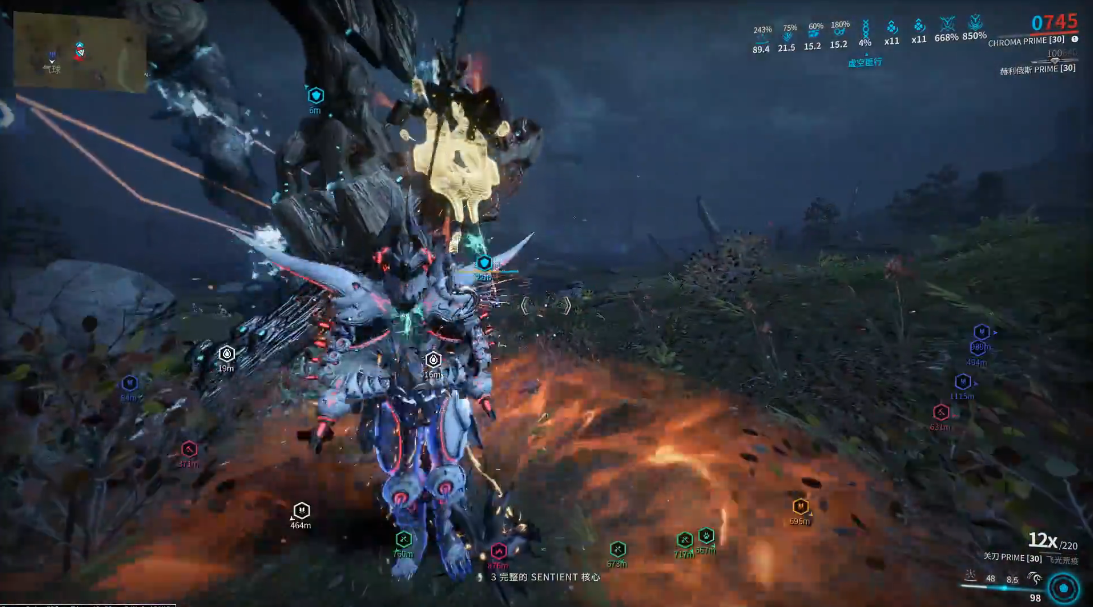Screen dimensions: 1093x607
Task: Click the 19m droplet waypoint marker
Action: point(227,353)
